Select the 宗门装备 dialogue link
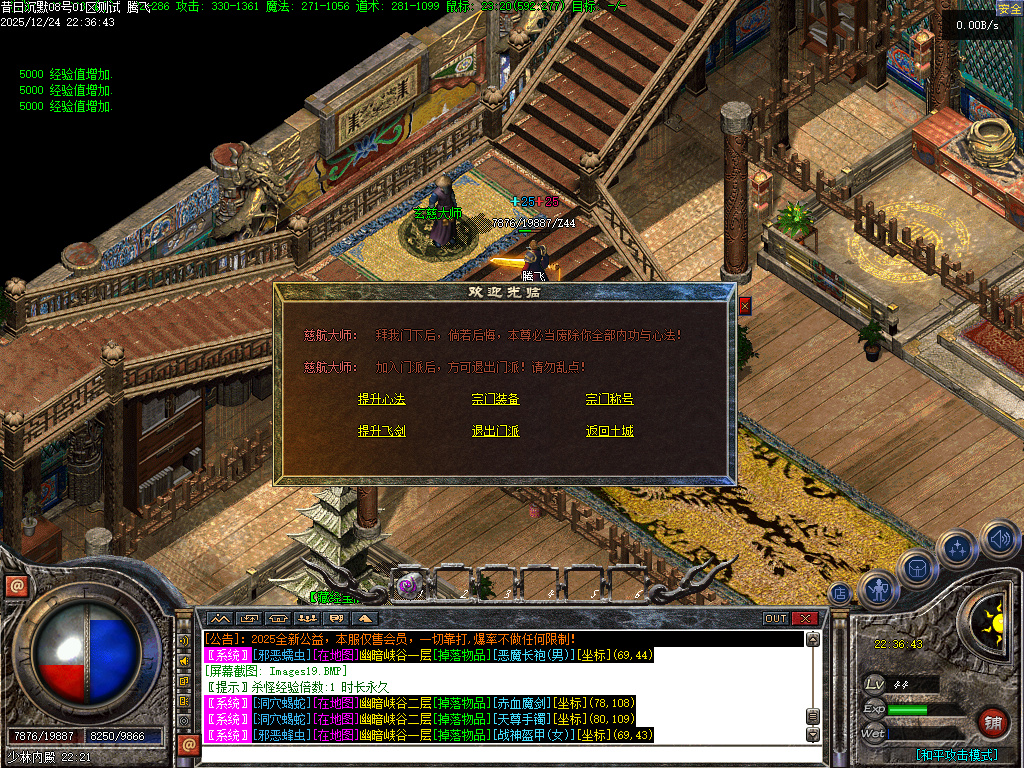 (x=495, y=400)
